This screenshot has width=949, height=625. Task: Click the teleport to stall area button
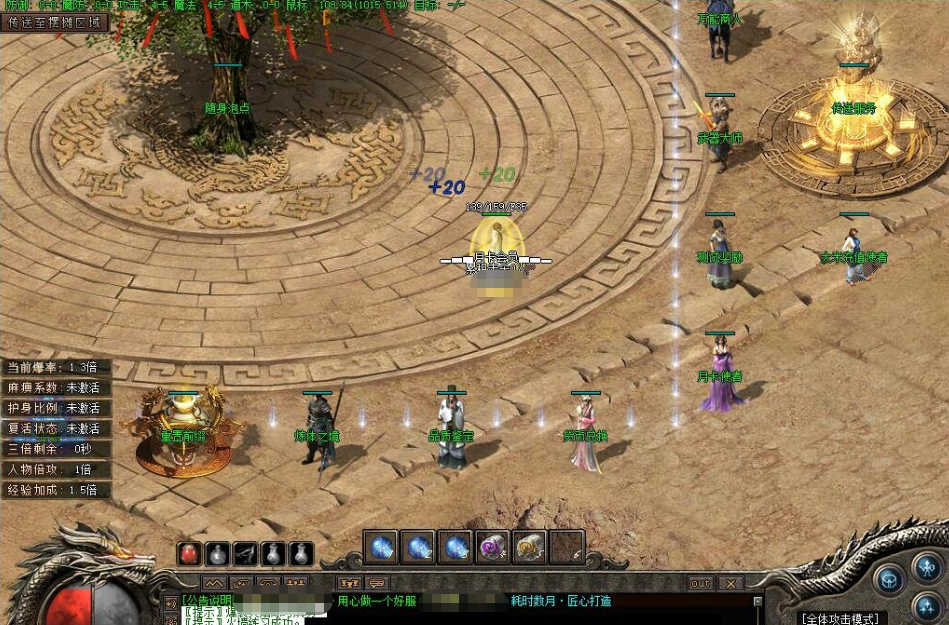point(55,22)
